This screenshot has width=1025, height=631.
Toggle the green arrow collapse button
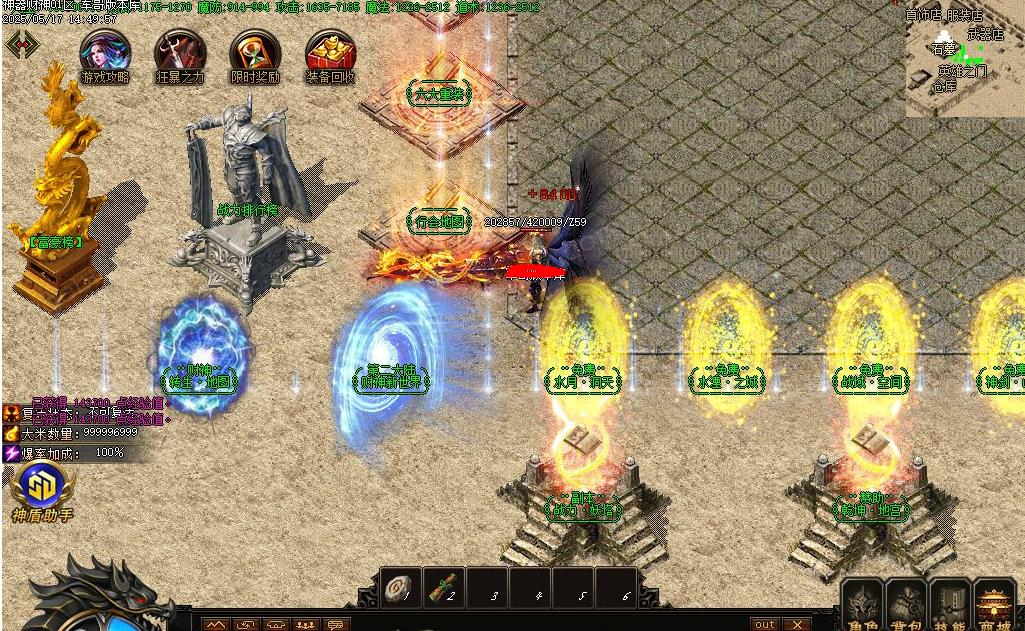click(x=22, y=44)
